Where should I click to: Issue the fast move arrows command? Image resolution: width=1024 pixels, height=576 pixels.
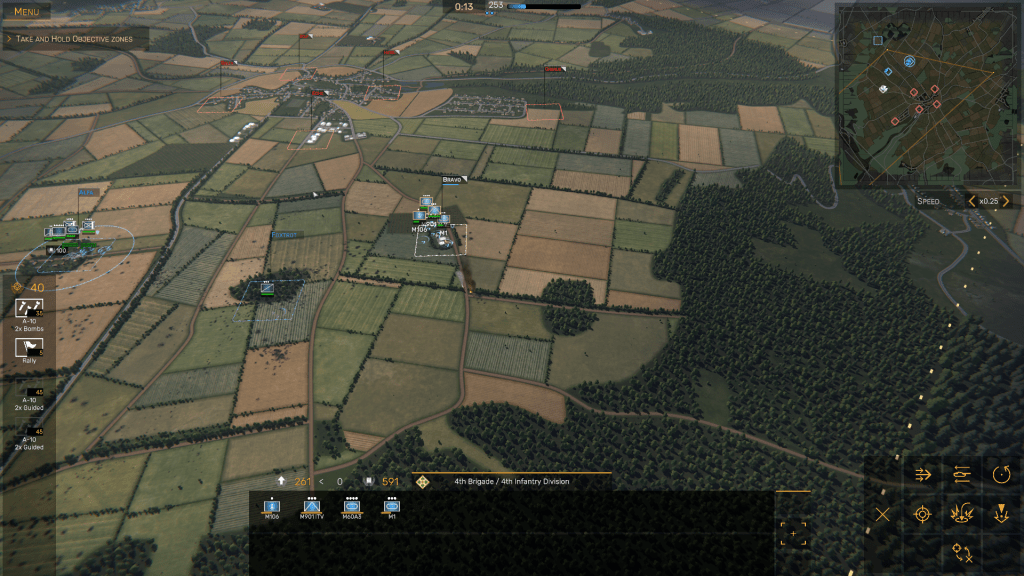click(923, 474)
